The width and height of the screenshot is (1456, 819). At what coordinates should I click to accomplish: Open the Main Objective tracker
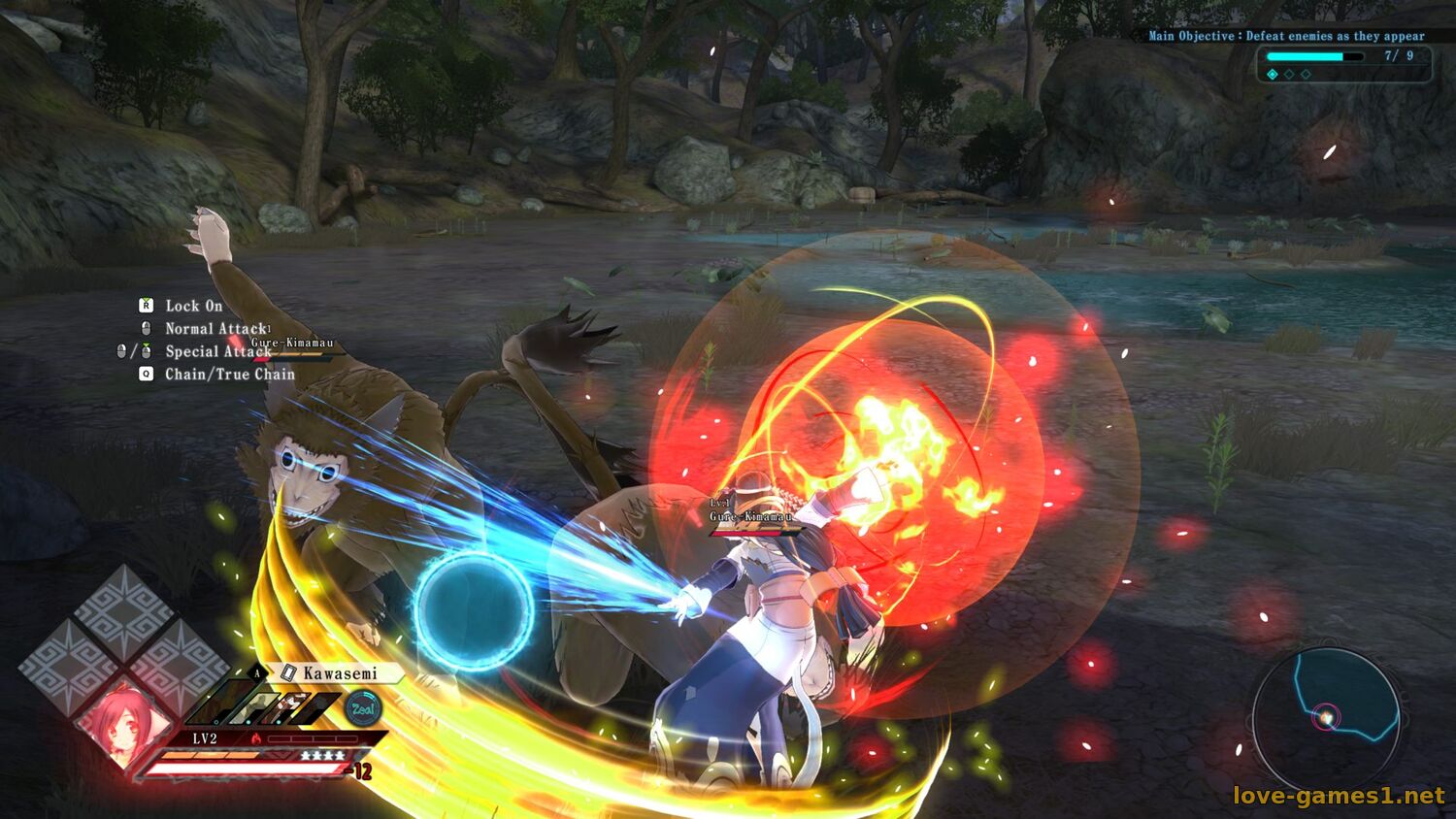[x=1286, y=36]
